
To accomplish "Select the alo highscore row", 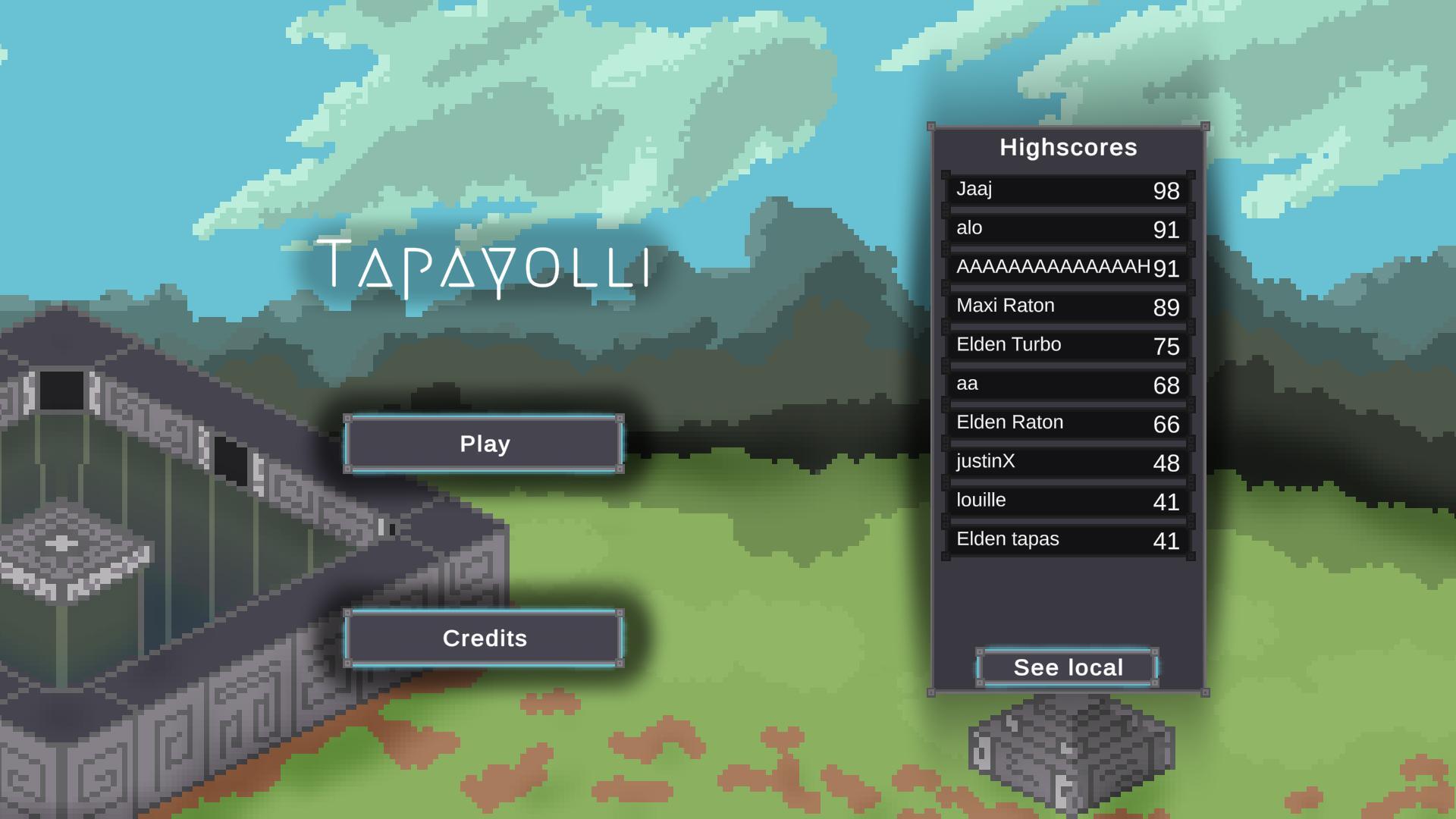I will [1062, 227].
